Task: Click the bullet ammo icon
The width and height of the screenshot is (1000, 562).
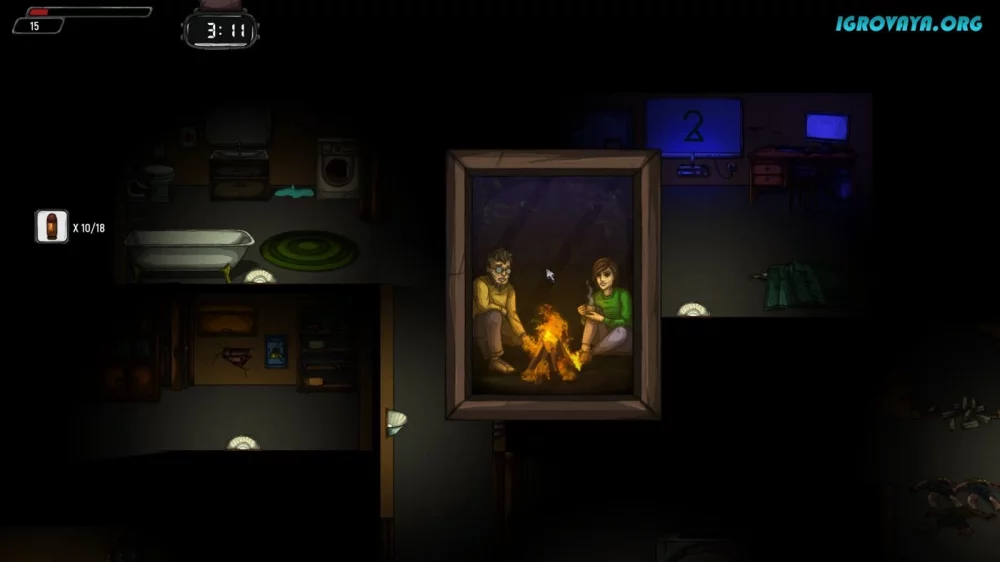Action: pyautogui.click(x=51, y=227)
